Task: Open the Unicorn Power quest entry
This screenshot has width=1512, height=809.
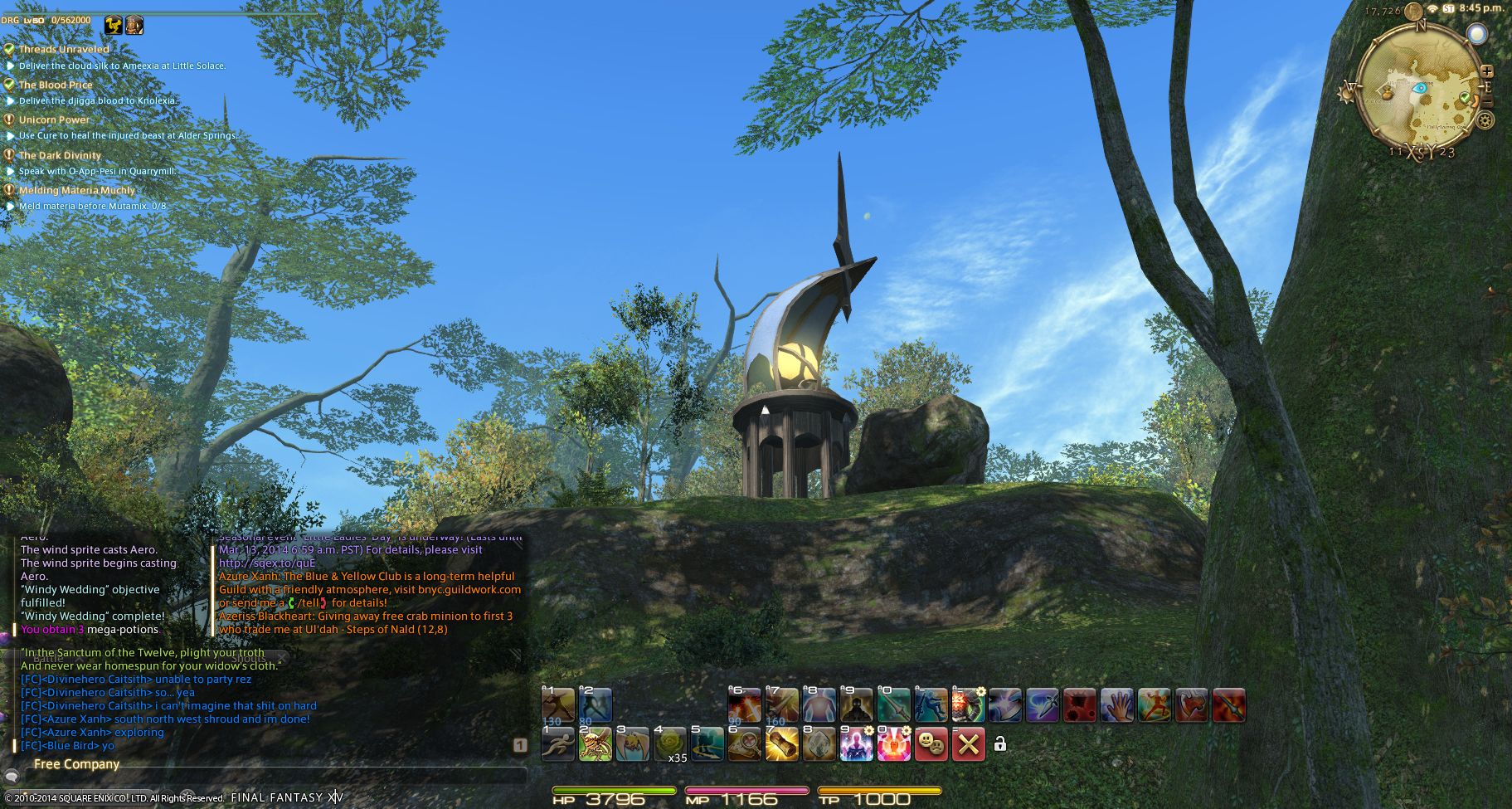Action: pyautogui.click(x=54, y=119)
